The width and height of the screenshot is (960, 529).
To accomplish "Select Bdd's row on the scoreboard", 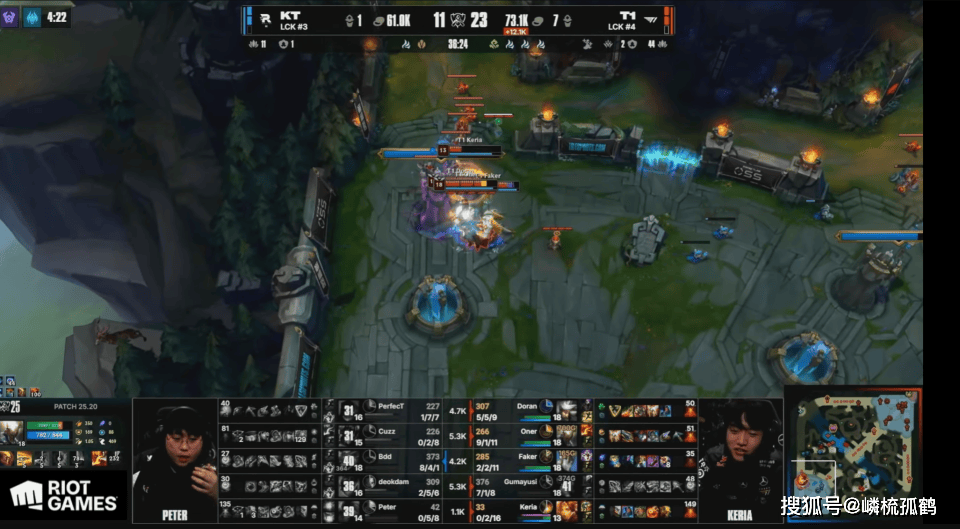I will pyautogui.click(x=400, y=460).
